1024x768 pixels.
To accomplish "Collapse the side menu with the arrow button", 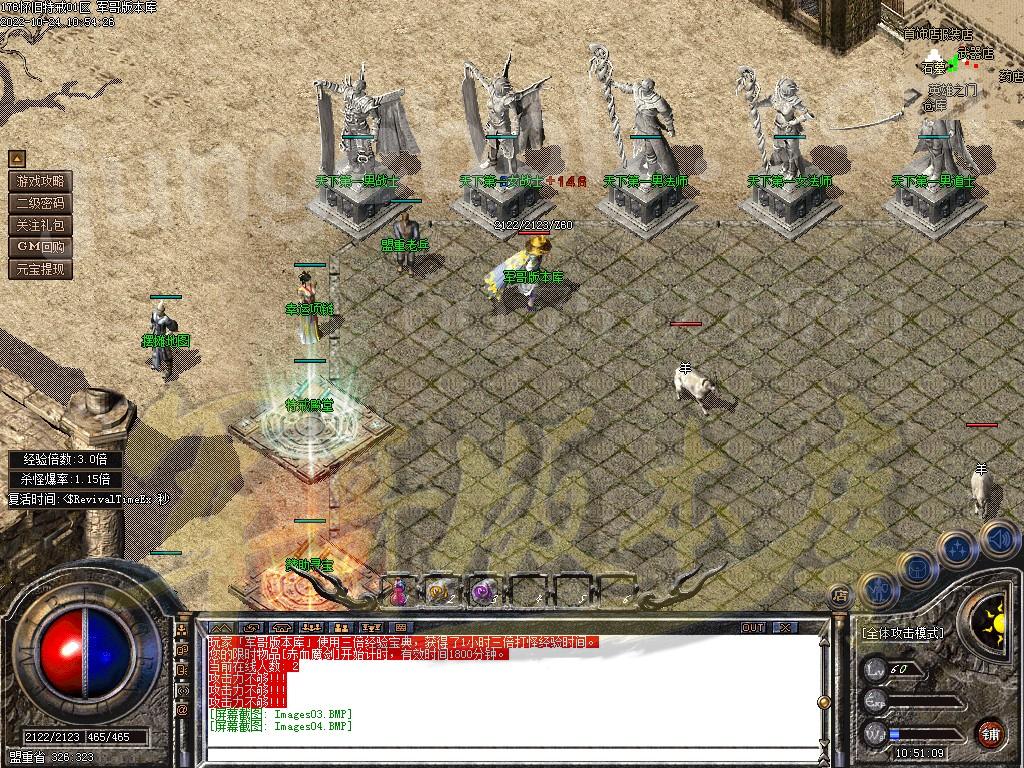I will [17, 159].
